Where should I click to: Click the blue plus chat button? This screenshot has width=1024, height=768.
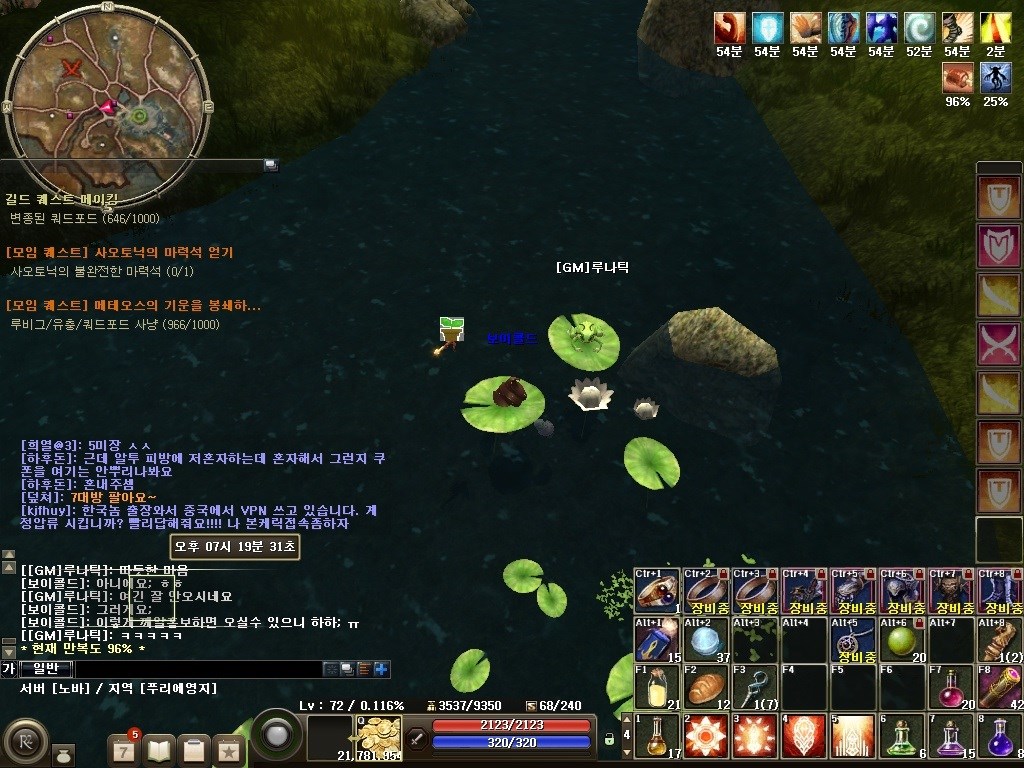pos(382,669)
